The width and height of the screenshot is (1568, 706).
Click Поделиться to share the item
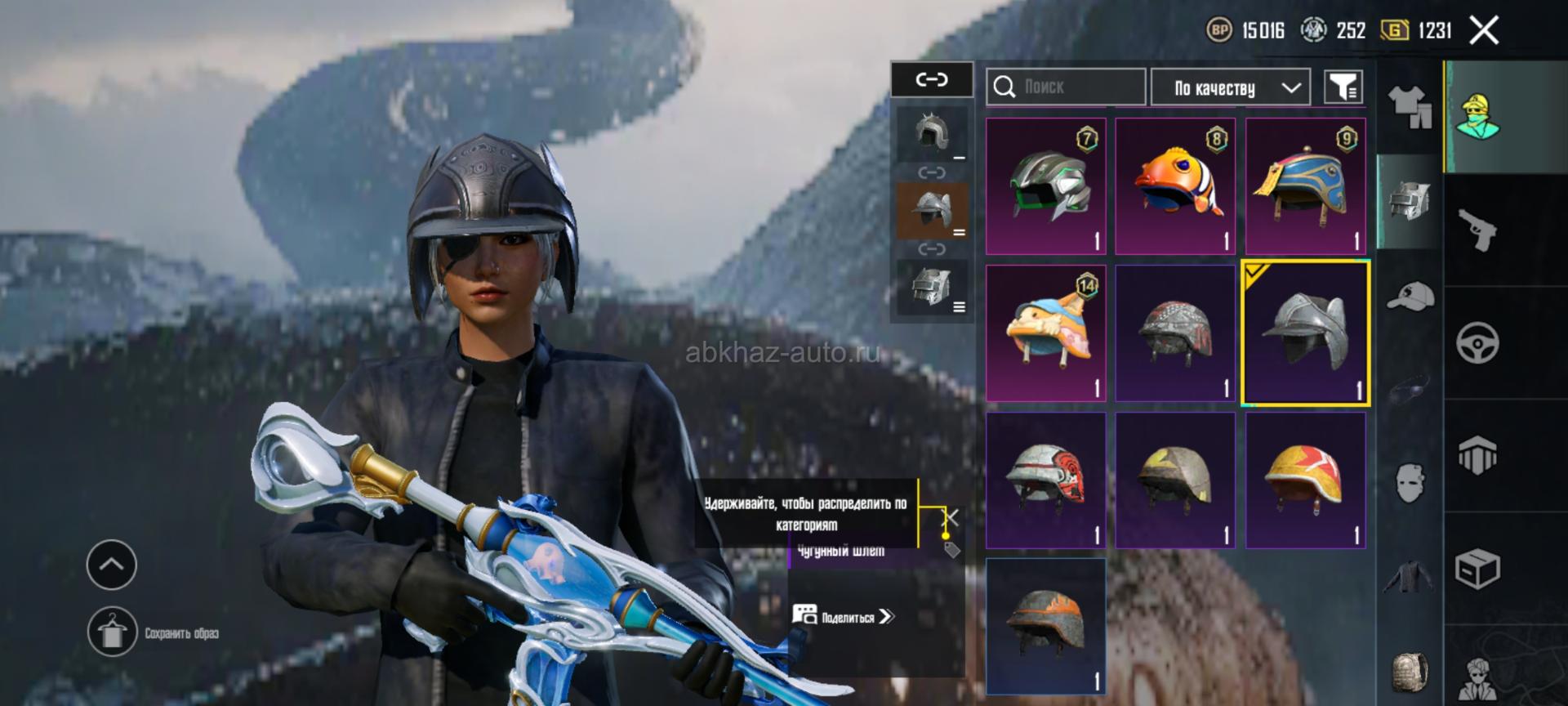(844, 617)
